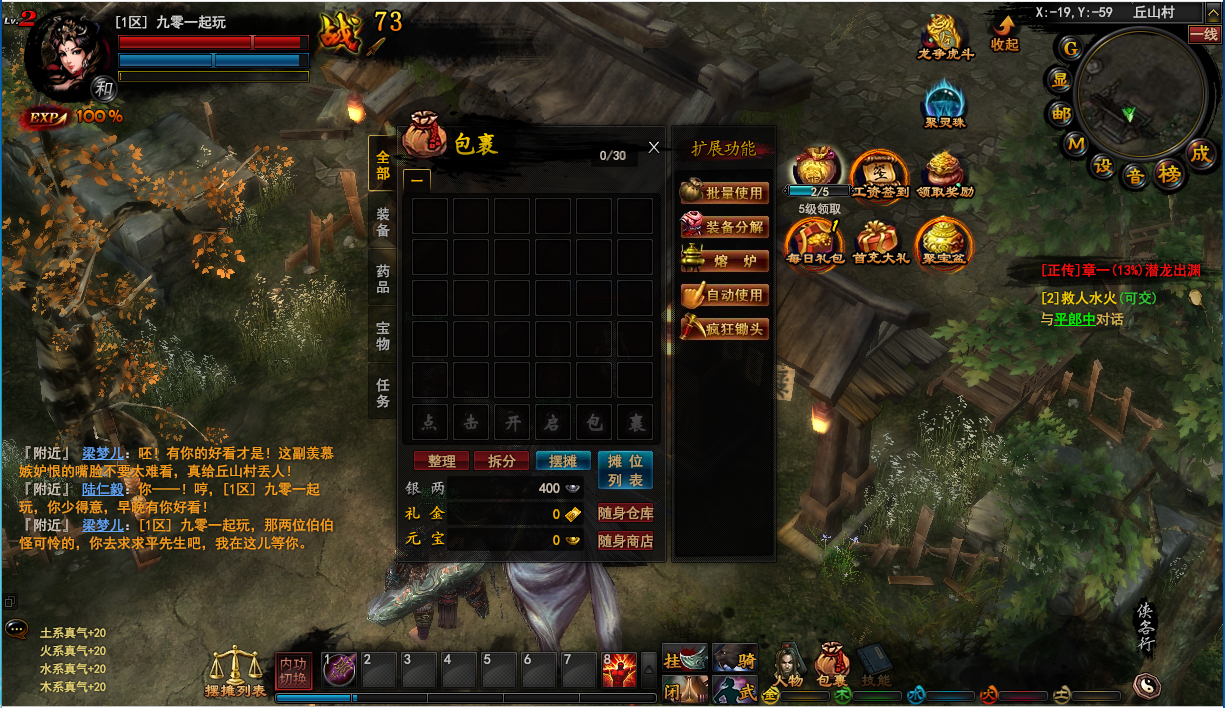Open 随身商店 portable shop

point(625,541)
